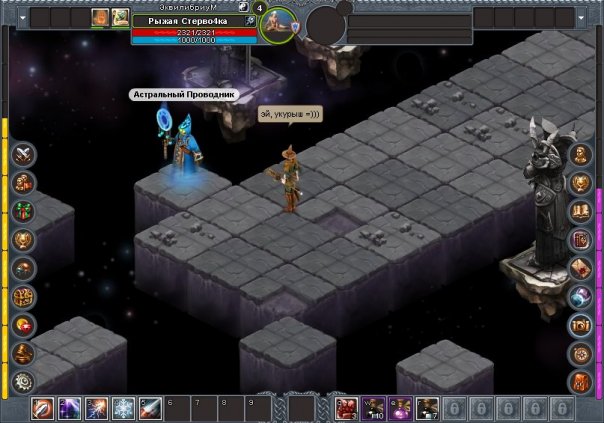Select the small buff icon beside player name
Screen dimensions: 604x423
pos(250,21)
